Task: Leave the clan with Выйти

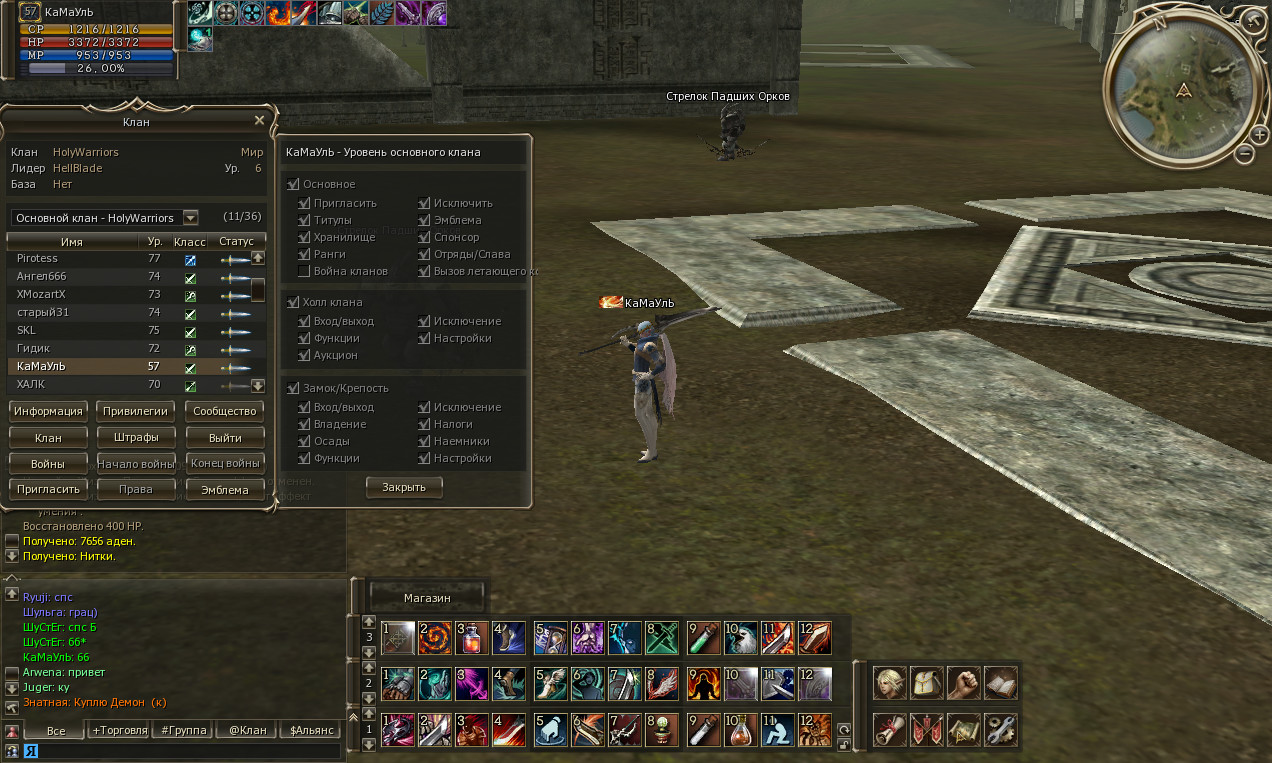Action: (x=226, y=438)
